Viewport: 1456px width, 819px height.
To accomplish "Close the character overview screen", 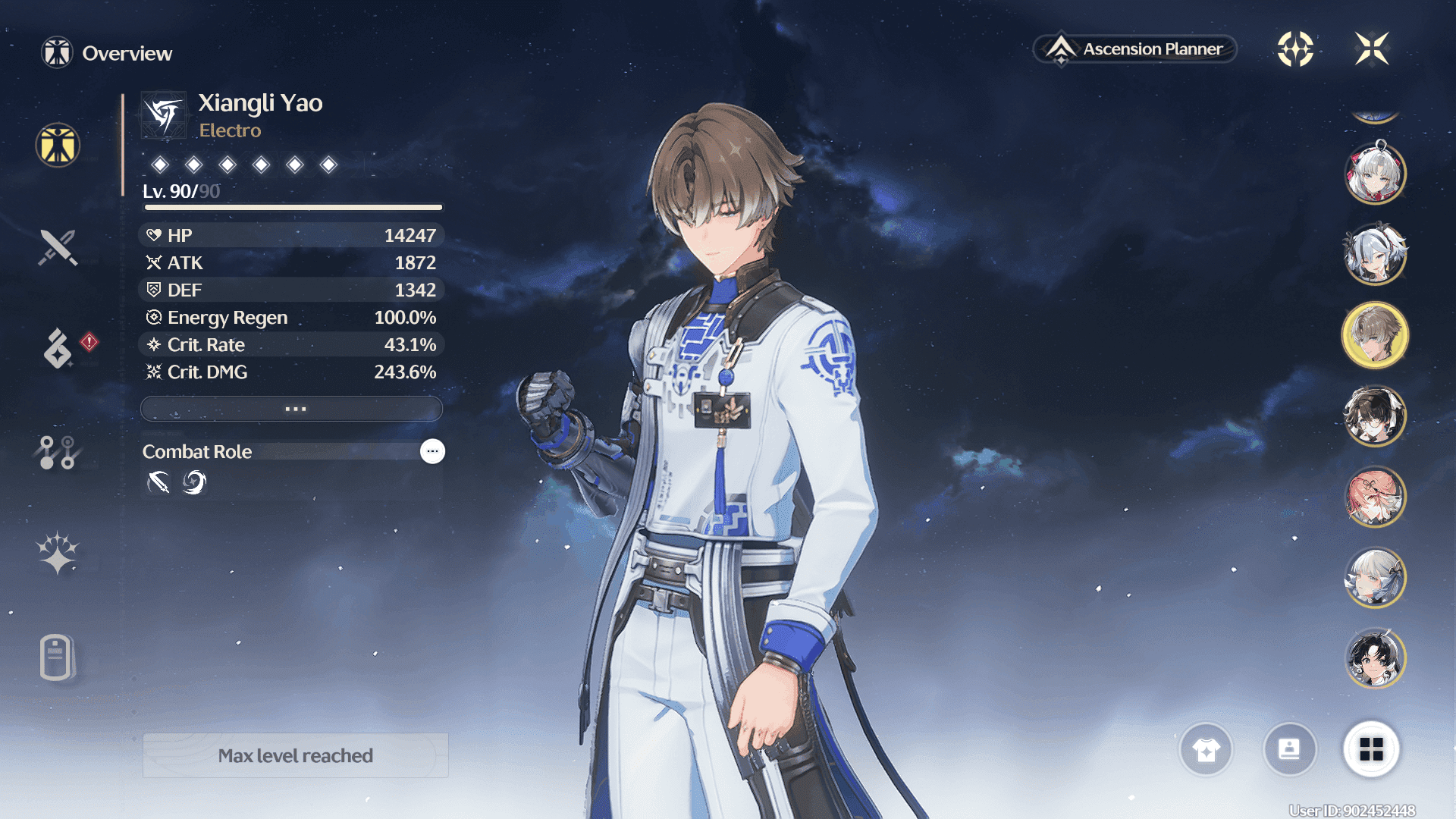I will point(1372,49).
